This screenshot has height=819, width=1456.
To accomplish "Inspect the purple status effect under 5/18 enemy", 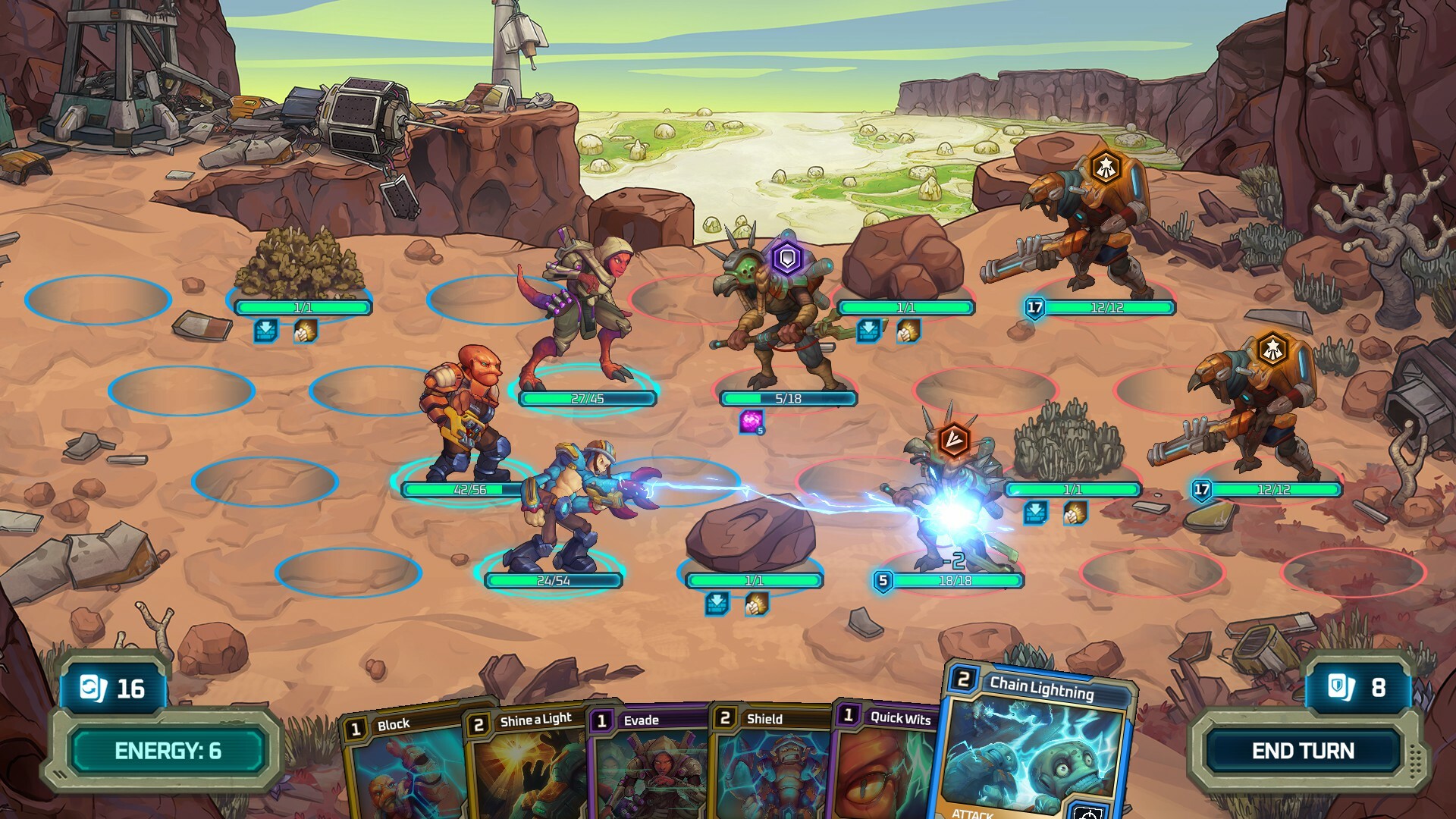I will coord(752,422).
